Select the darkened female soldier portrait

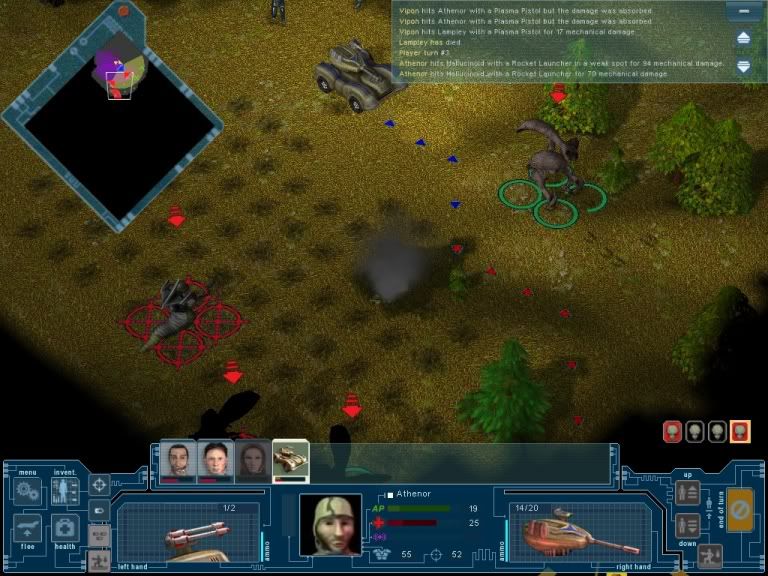(x=253, y=459)
